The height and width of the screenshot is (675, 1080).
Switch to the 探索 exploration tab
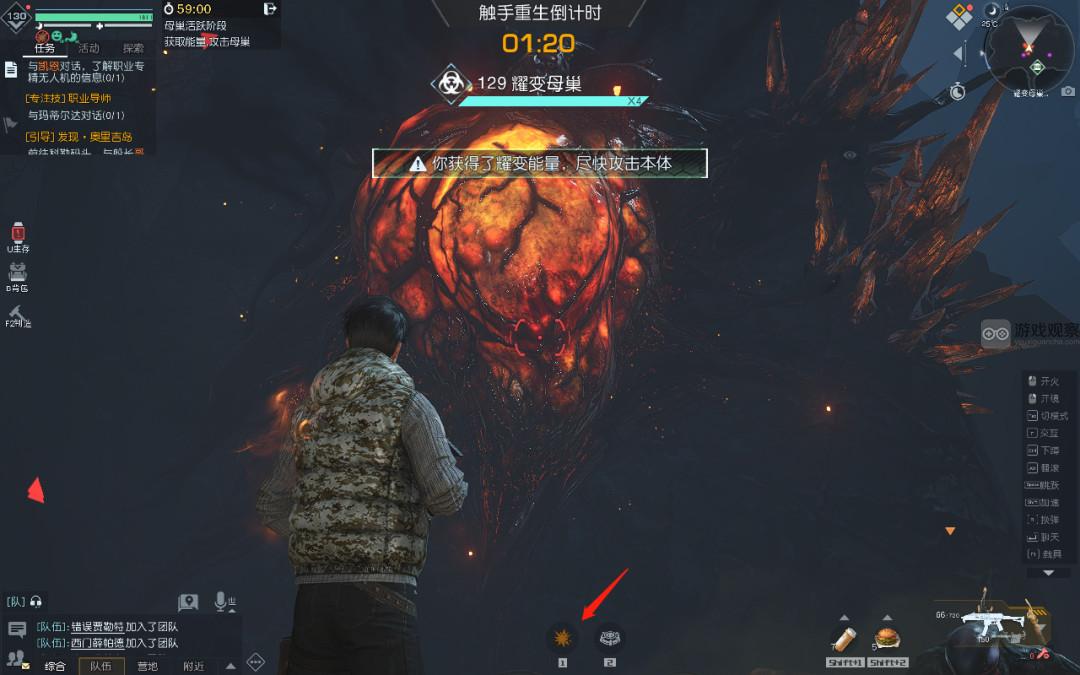[133, 48]
